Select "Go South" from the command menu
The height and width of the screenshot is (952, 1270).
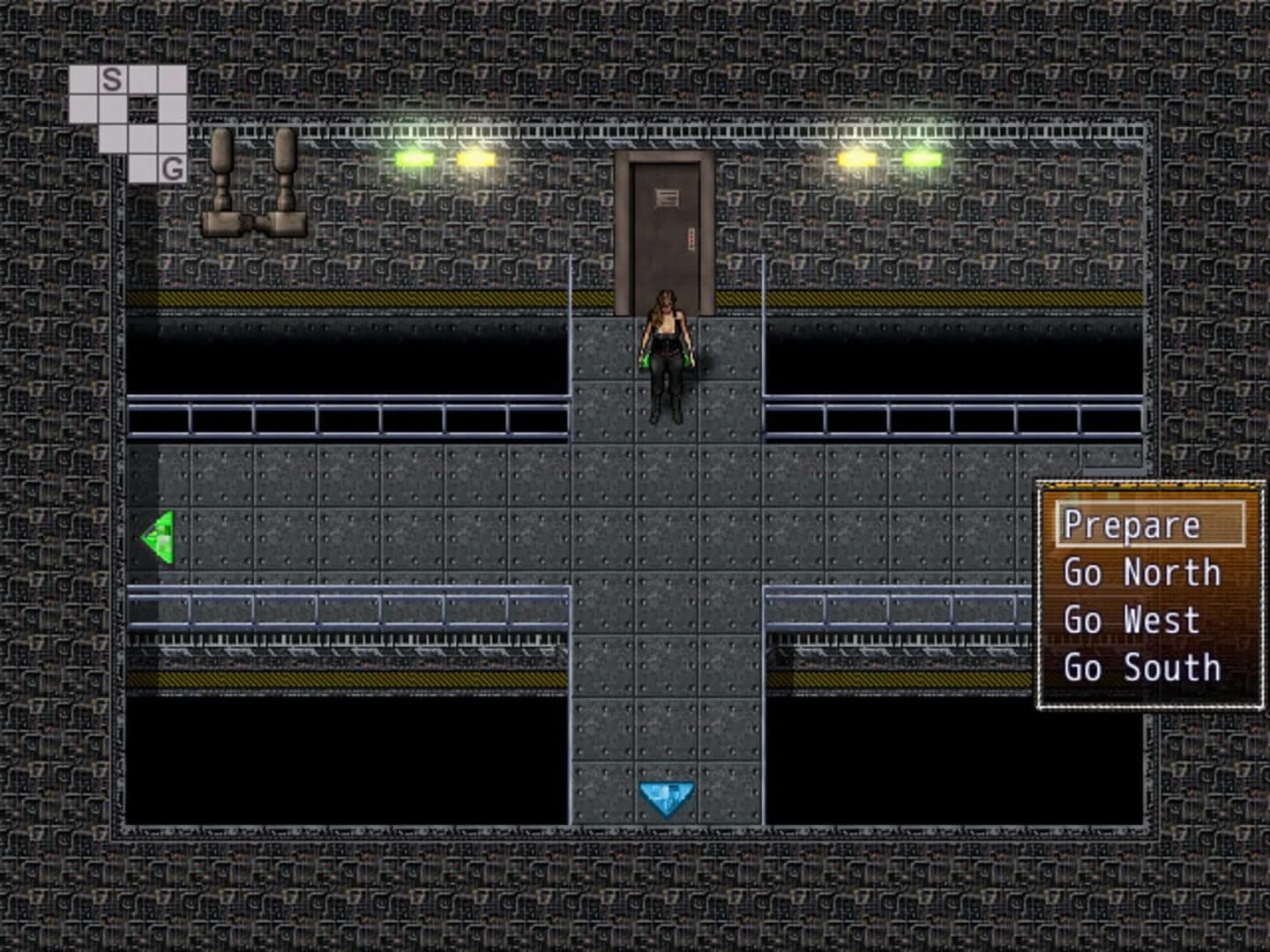click(x=1143, y=669)
